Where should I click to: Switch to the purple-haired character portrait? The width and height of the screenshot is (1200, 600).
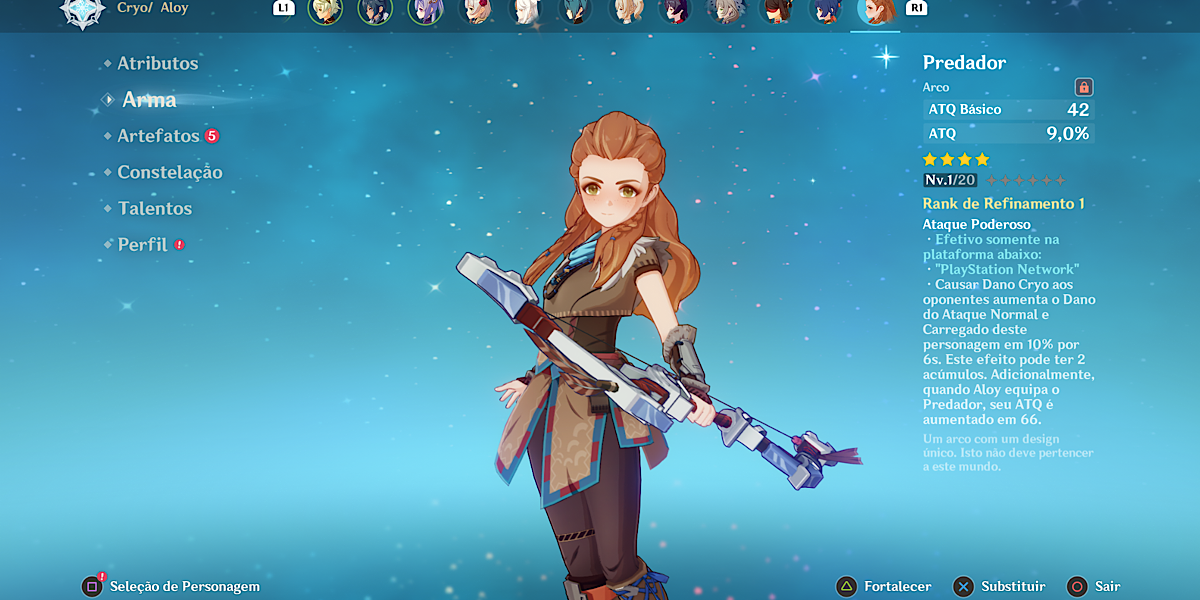tap(425, 11)
